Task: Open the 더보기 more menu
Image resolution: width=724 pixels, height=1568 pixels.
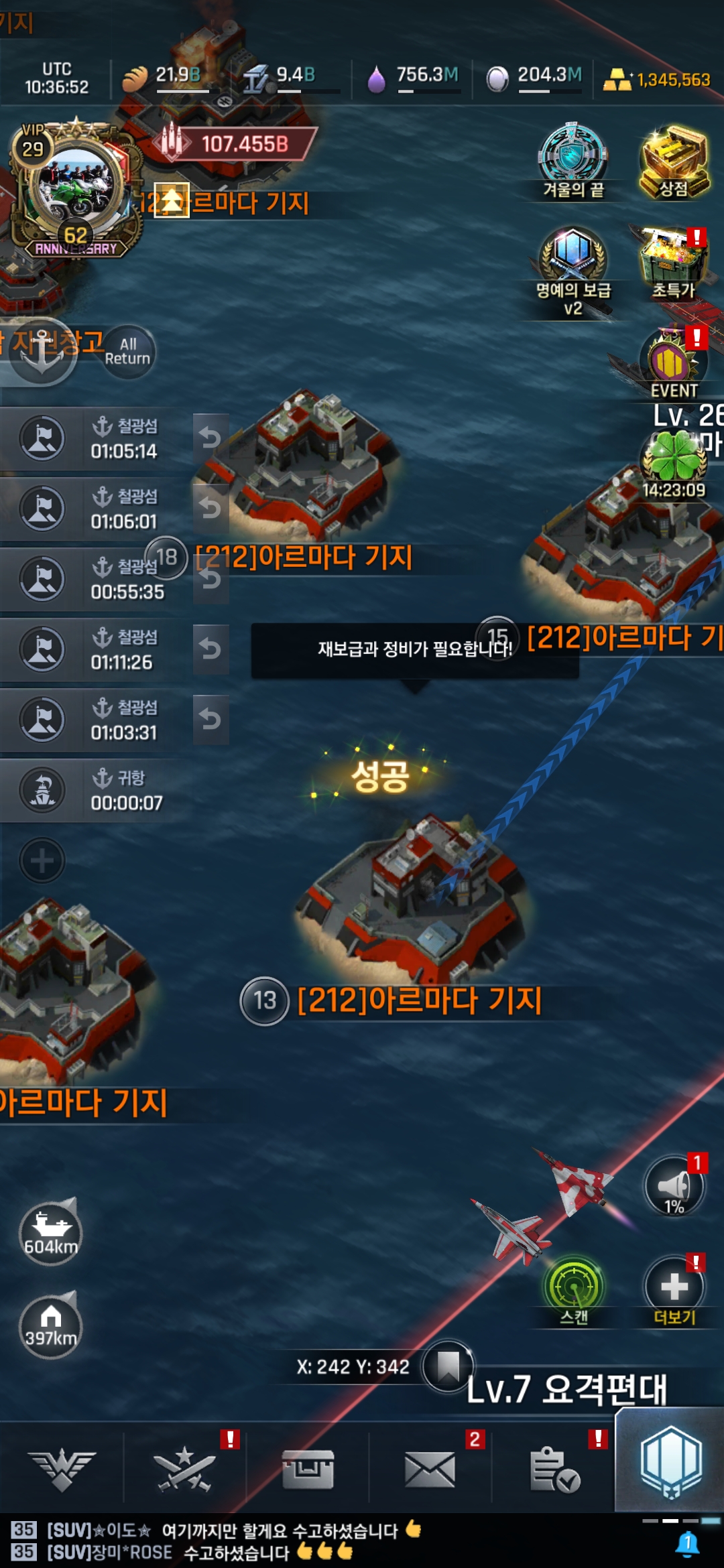Action: [x=674, y=1288]
